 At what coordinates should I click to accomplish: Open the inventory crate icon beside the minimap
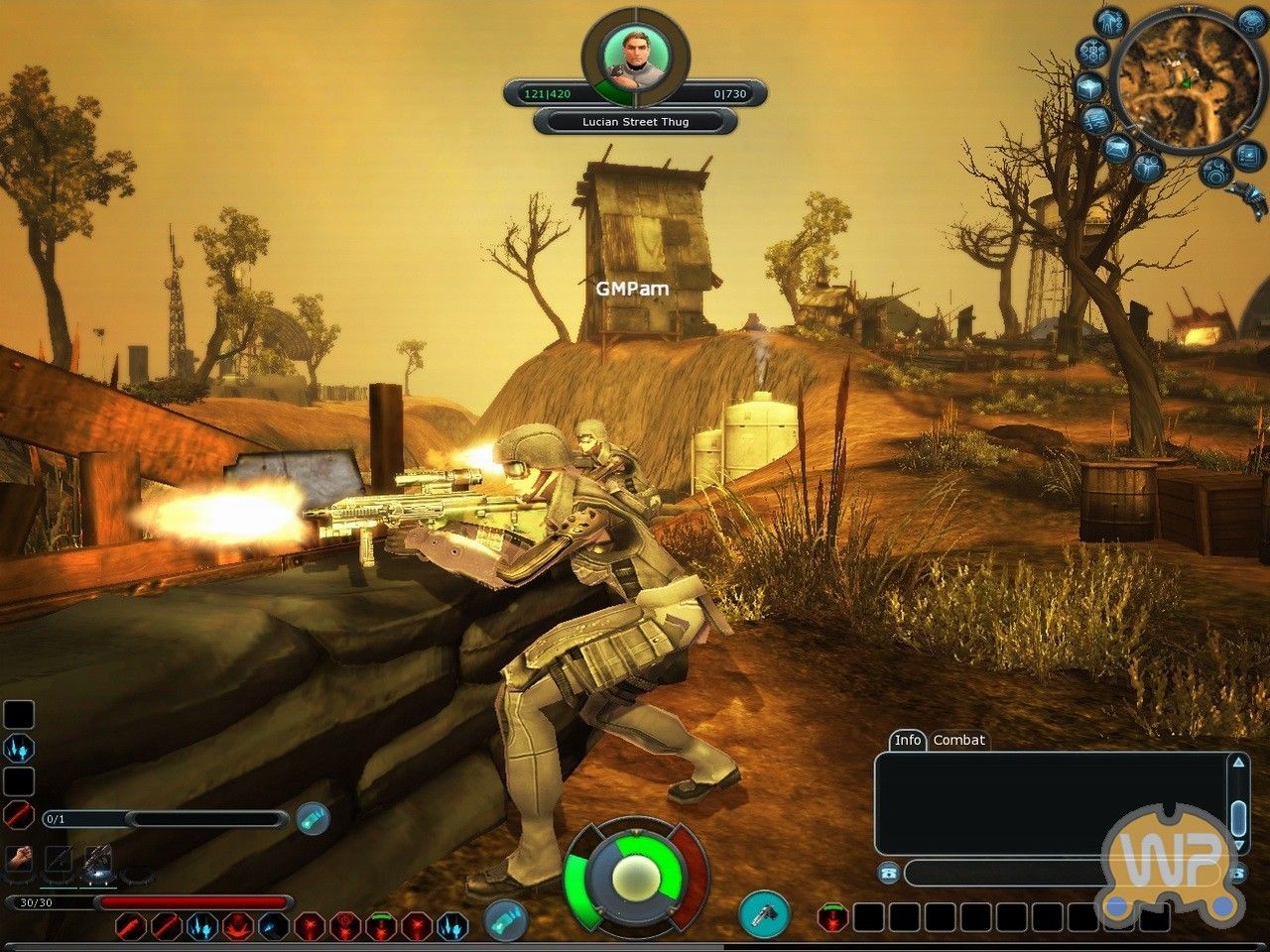tap(1089, 86)
